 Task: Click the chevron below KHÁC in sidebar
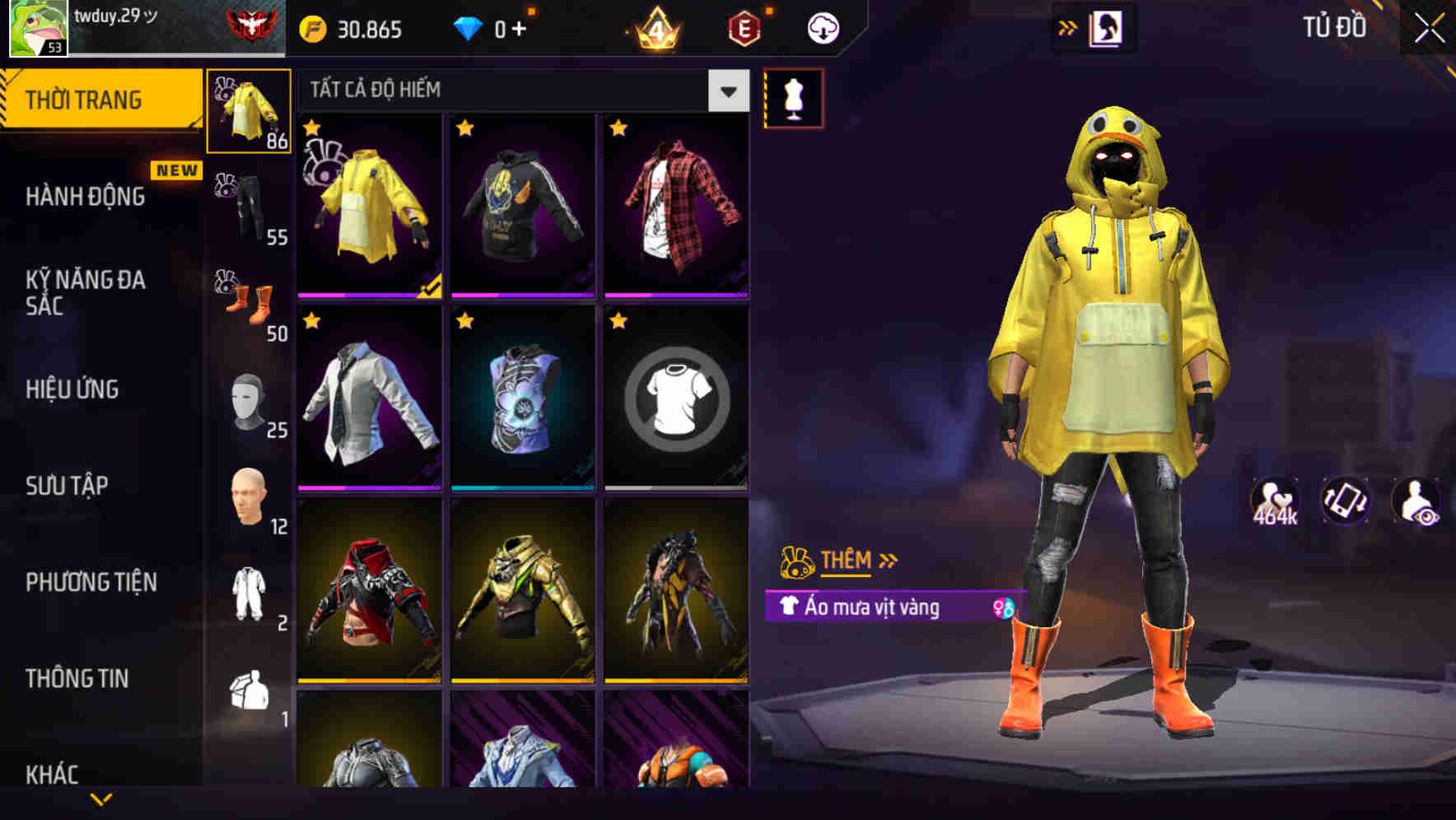tap(100, 800)
